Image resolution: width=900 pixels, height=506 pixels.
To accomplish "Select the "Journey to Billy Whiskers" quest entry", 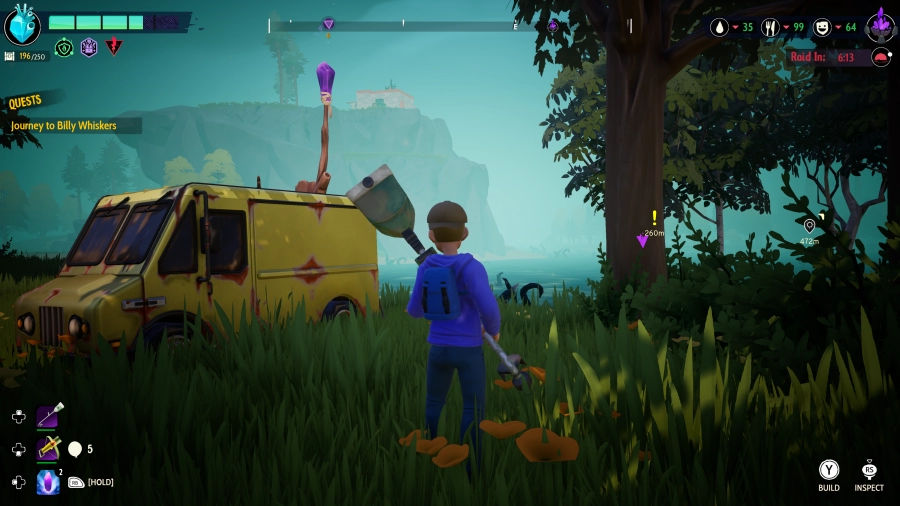I will coord(63,126).
